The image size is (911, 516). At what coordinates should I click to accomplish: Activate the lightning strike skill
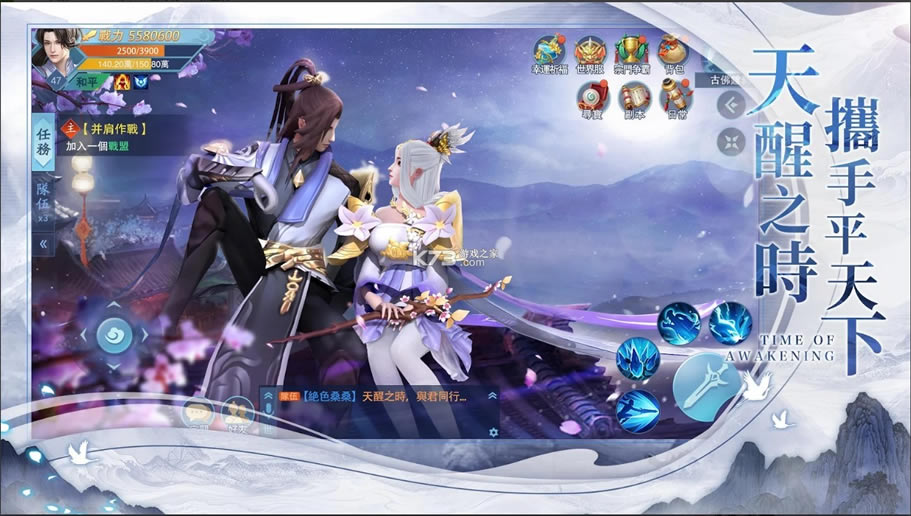point(730,323)
